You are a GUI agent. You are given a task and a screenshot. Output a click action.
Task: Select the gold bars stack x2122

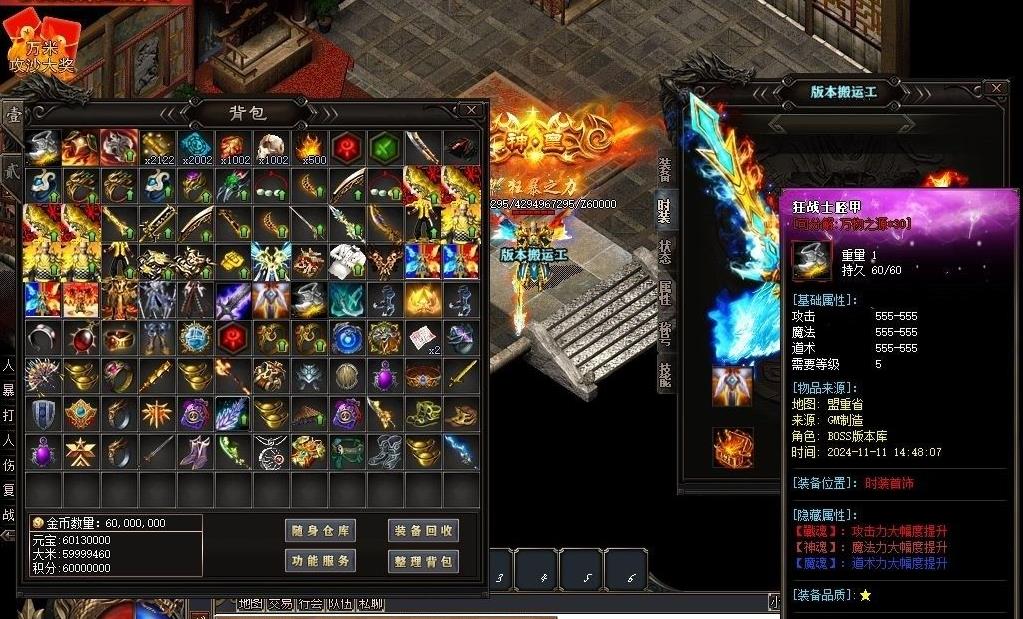(x=157, y=147)
